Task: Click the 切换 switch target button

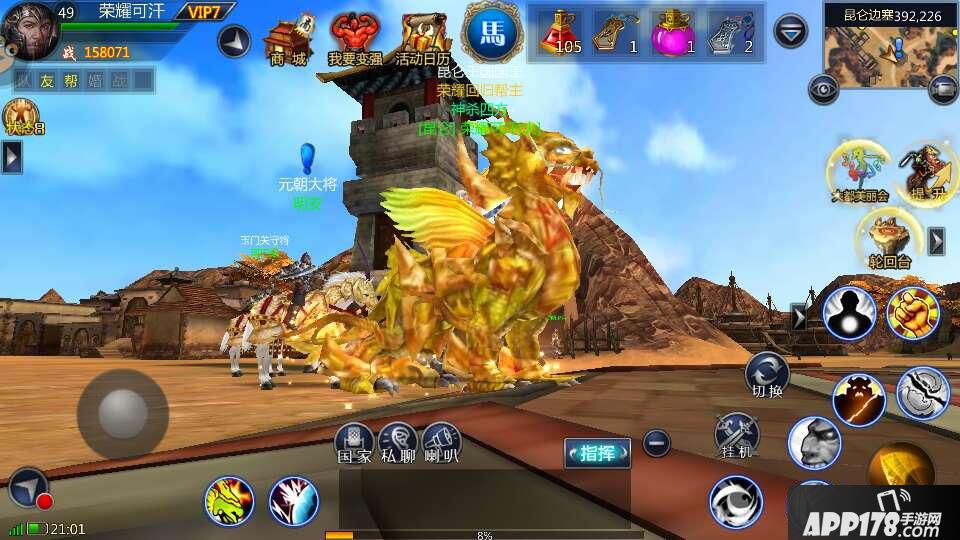Action: coord(767,374)
